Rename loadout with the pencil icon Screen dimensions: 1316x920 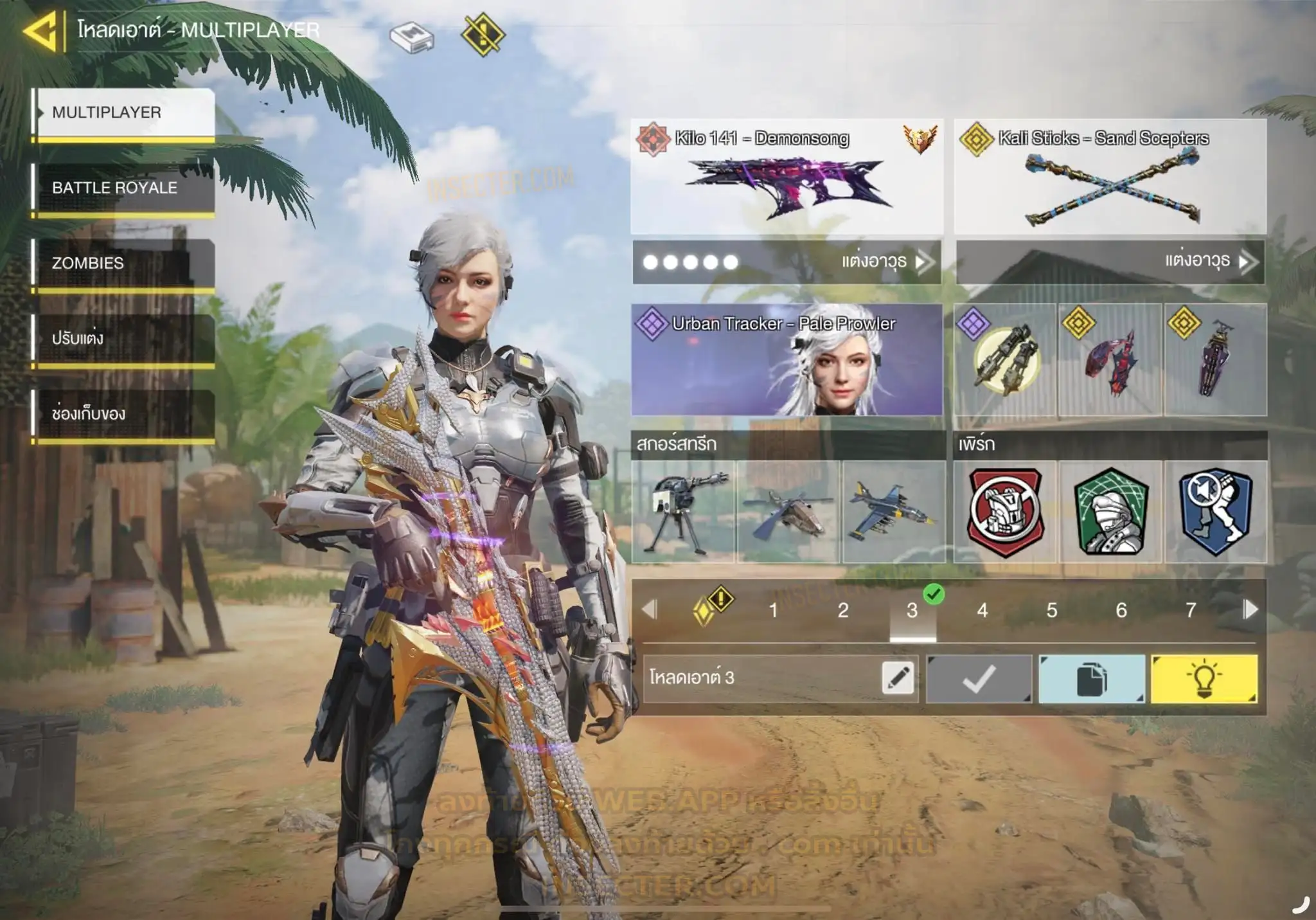(898, 678)
